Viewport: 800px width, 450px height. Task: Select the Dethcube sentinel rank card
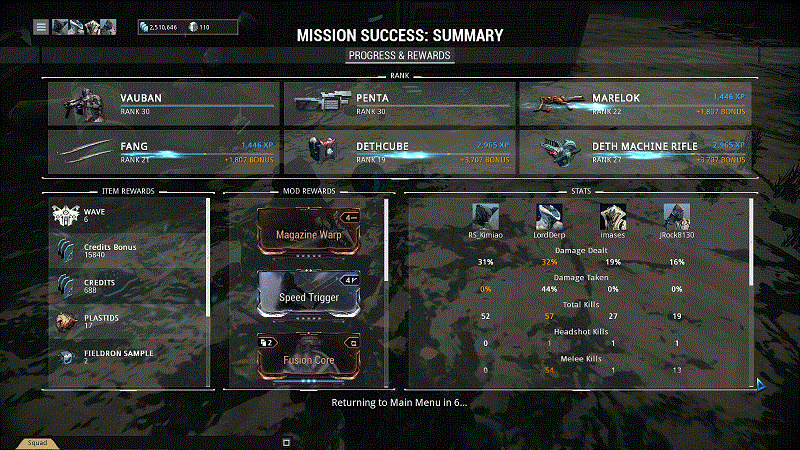(x=398, y=151)
